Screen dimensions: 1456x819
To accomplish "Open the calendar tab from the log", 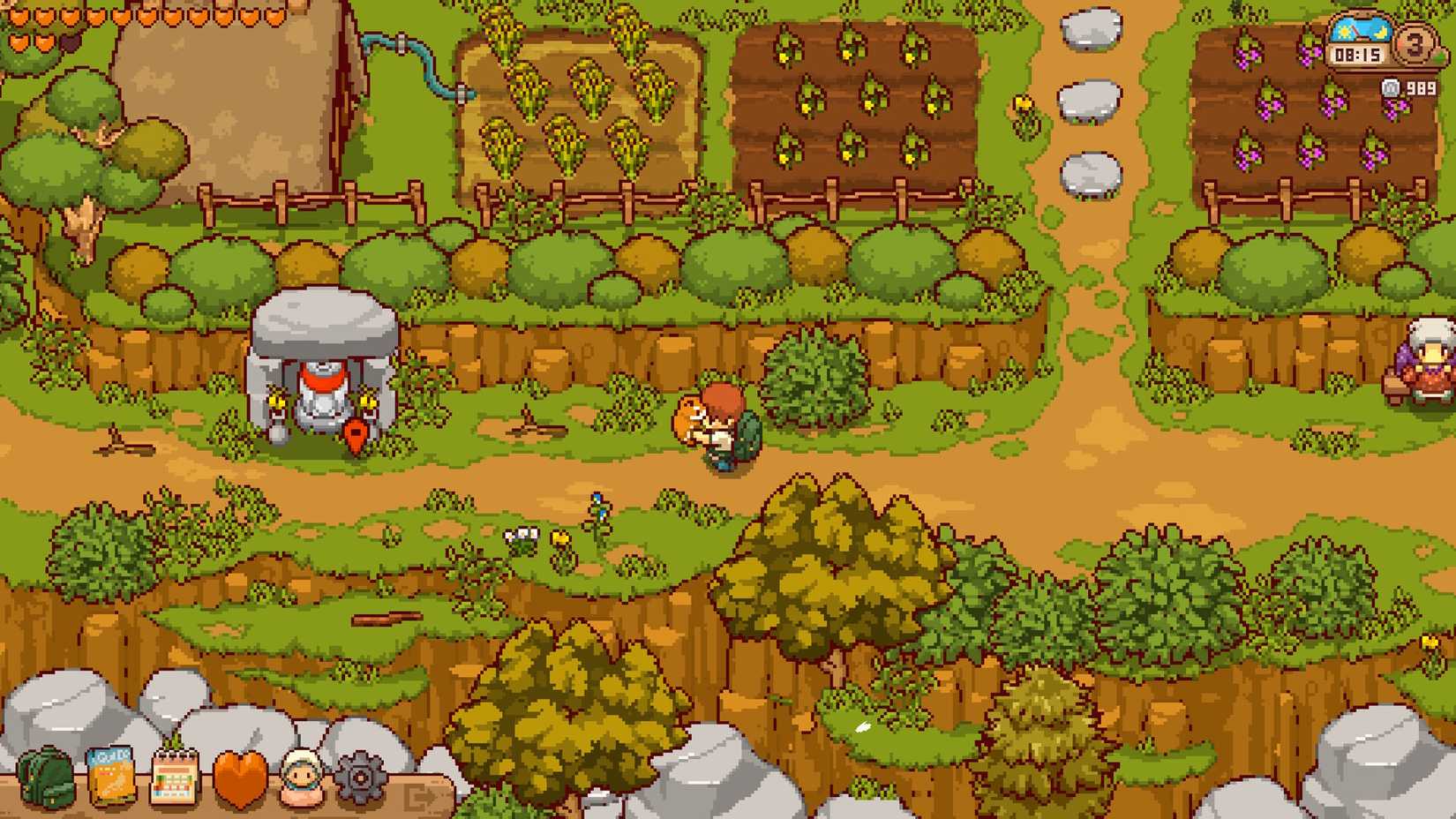I will tap(176, 777).
